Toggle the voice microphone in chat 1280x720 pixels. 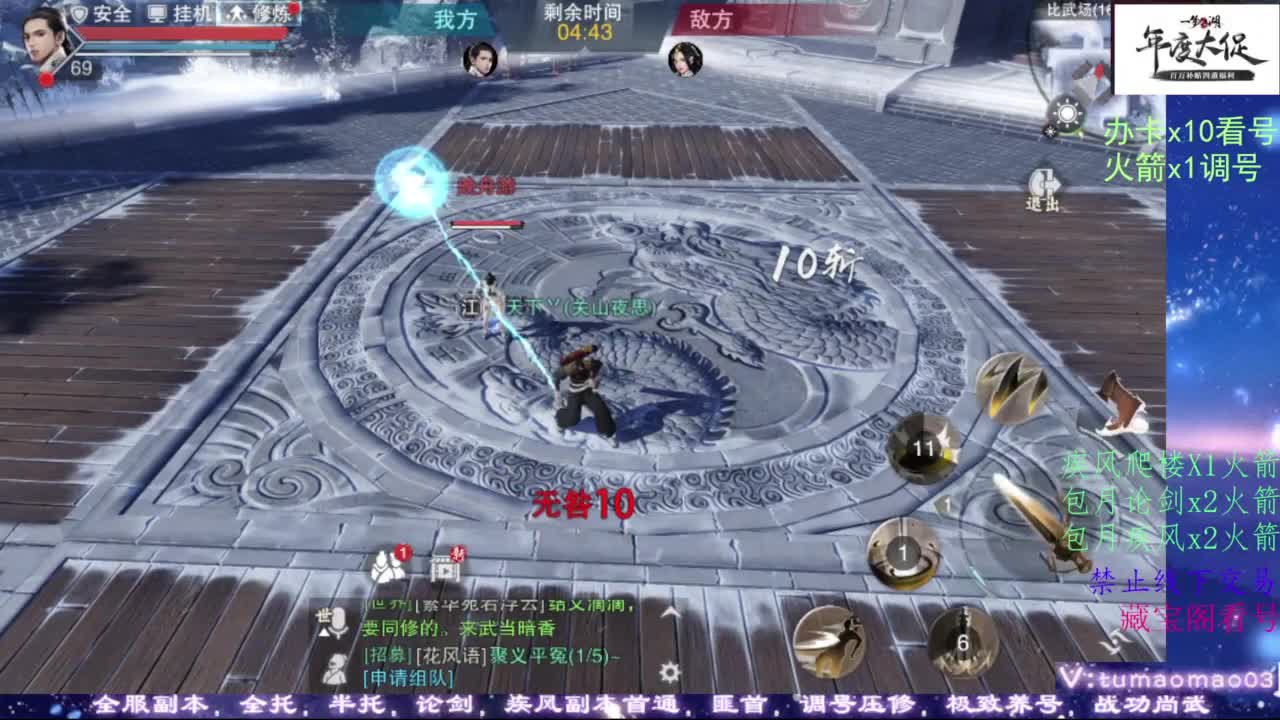[x=337, y=624]
